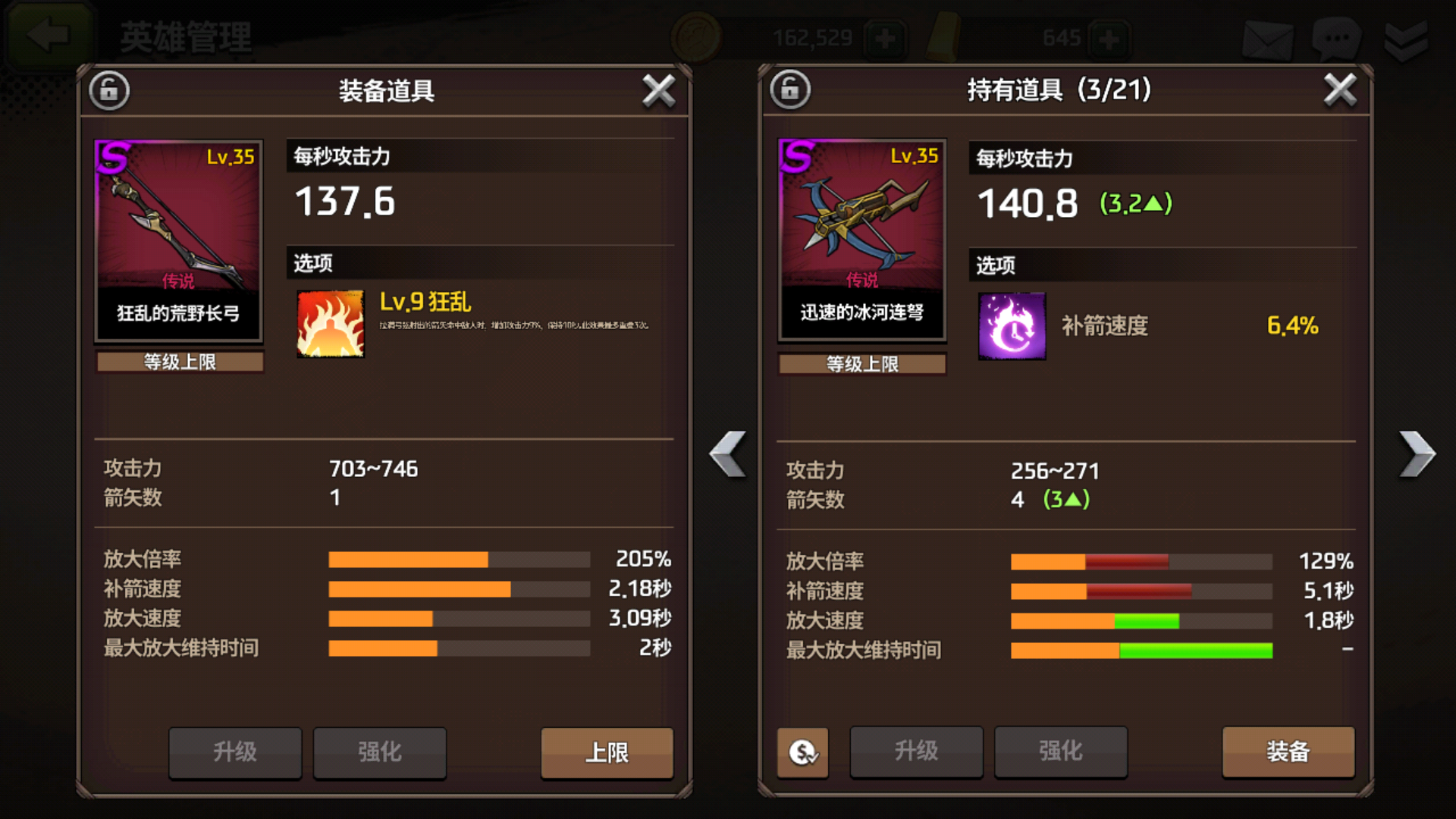Select the 装备道具 panel title
This screenshot has width=1456, height=819.
387,89
